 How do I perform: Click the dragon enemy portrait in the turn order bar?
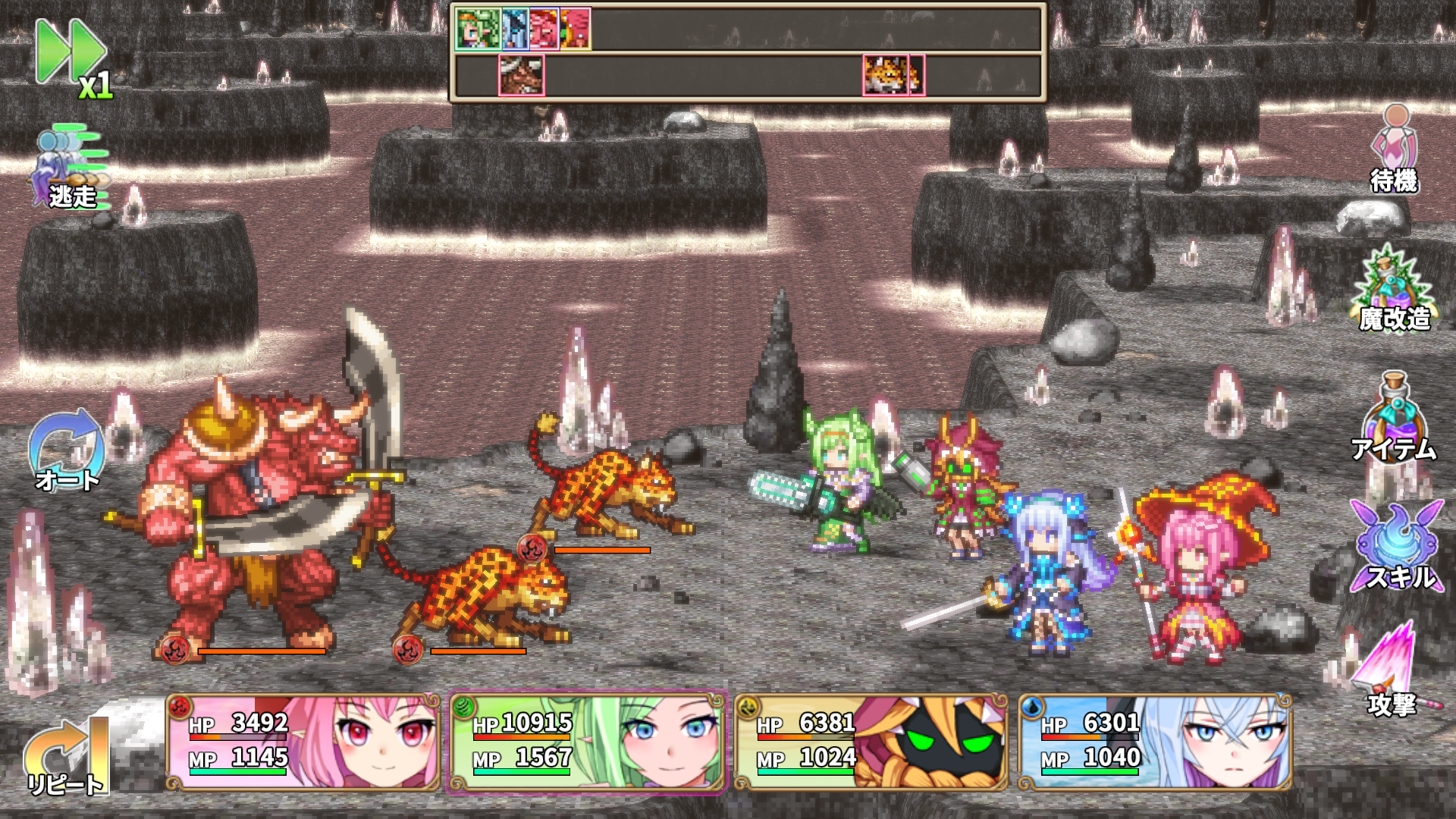pyautogui.click(x=521, y=74)
